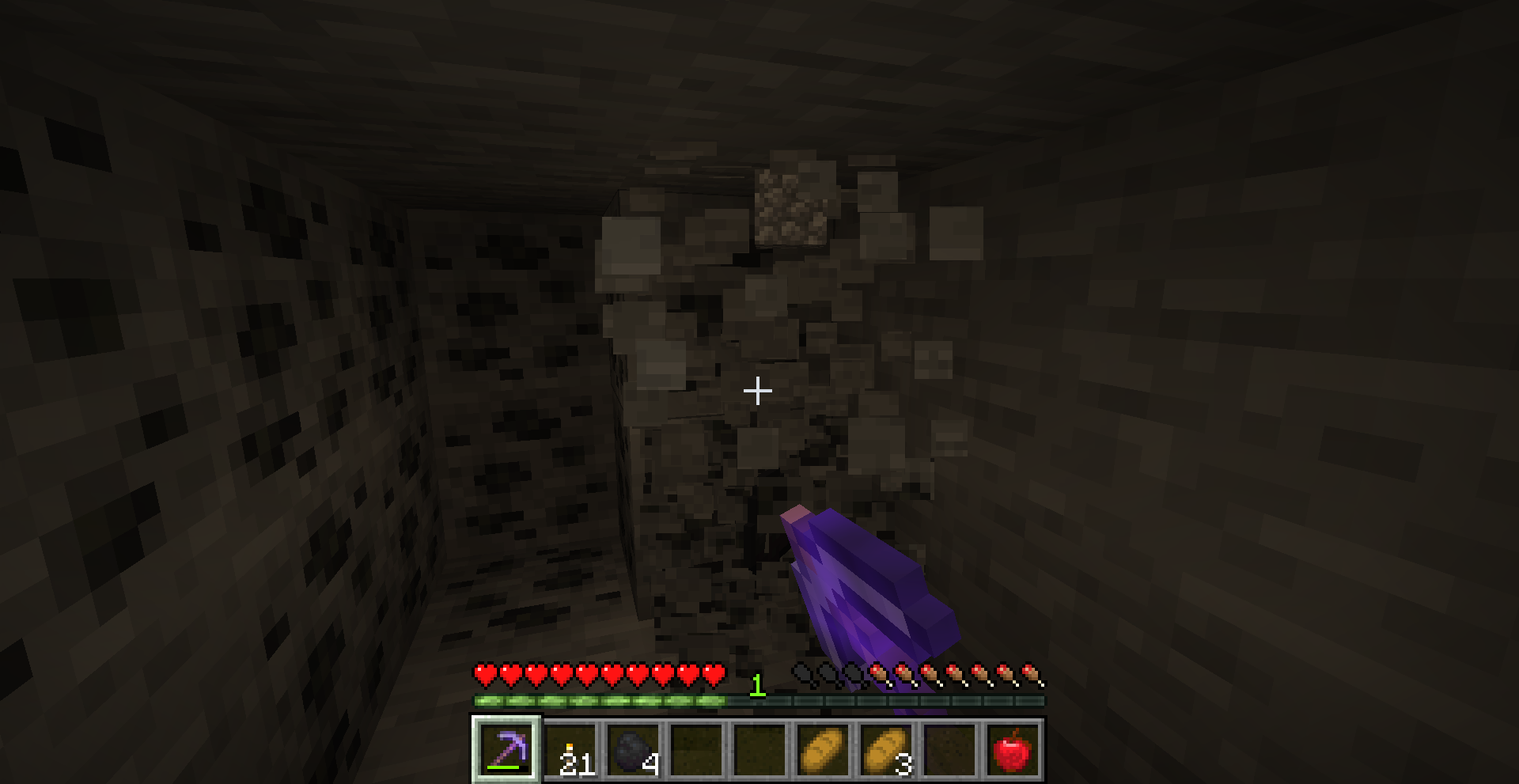The height and width of the screenshot is (784, 1519).
Task: Select the enchanted diamond pickaxe in slot 1
Action: [x=508, y=748]
